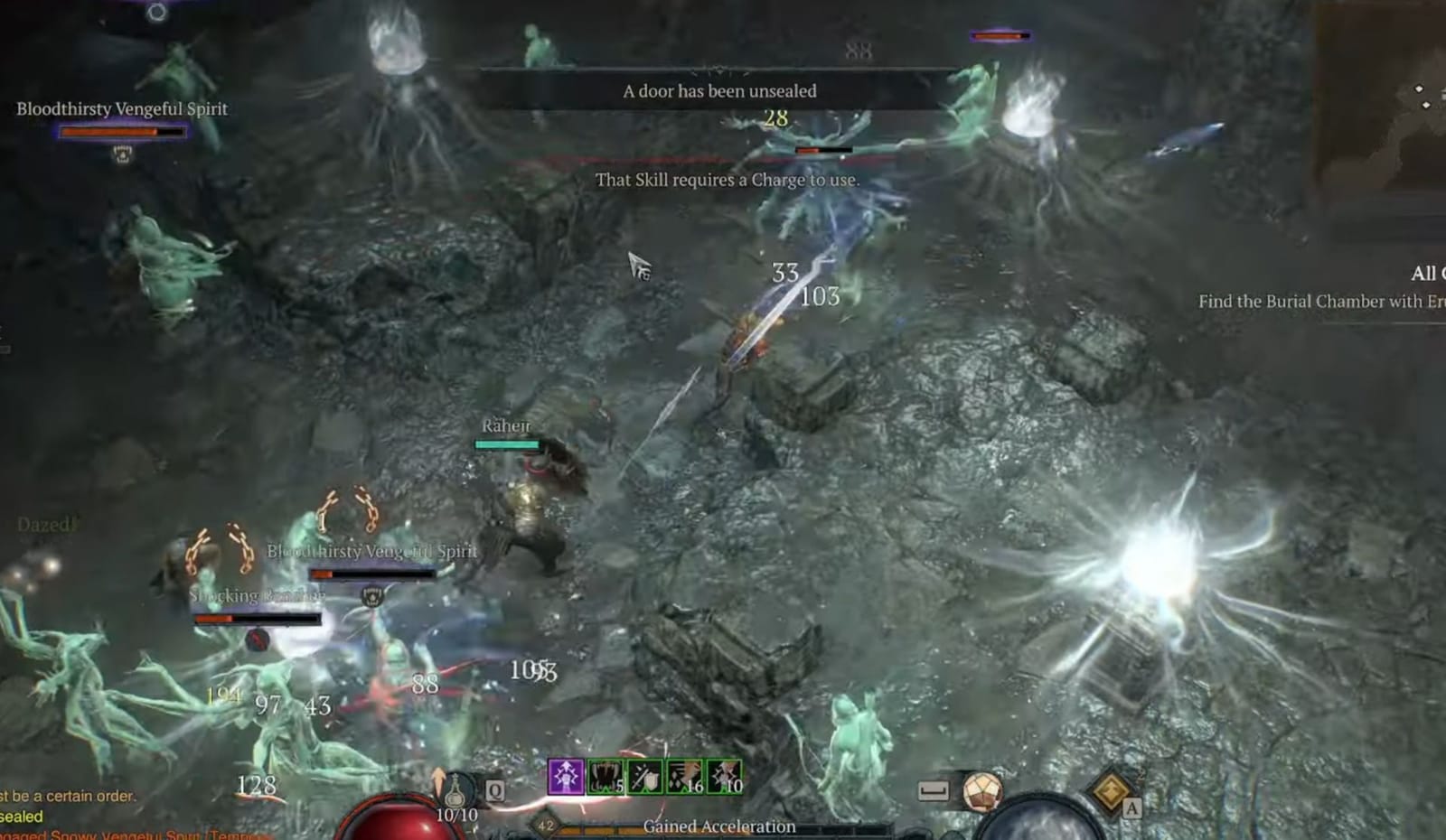Click the Evade spacebar icon
The height and width of the screenshot is (840, 1446).
pyautogui.click(x=934, y=791)
